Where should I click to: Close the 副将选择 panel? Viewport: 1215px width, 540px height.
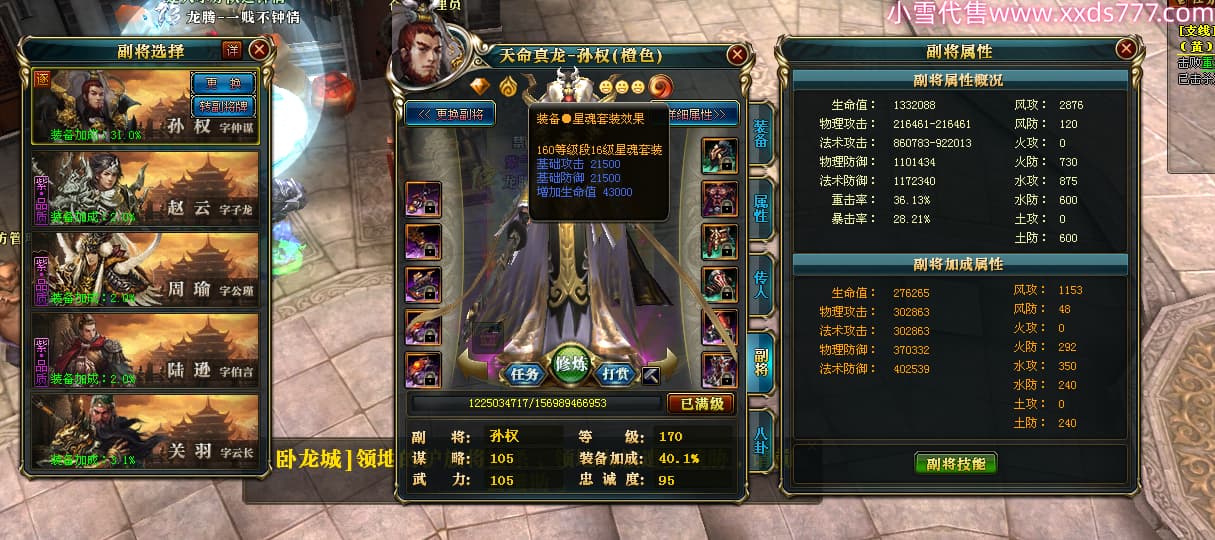pyautogui.click(x=259, y=49)
